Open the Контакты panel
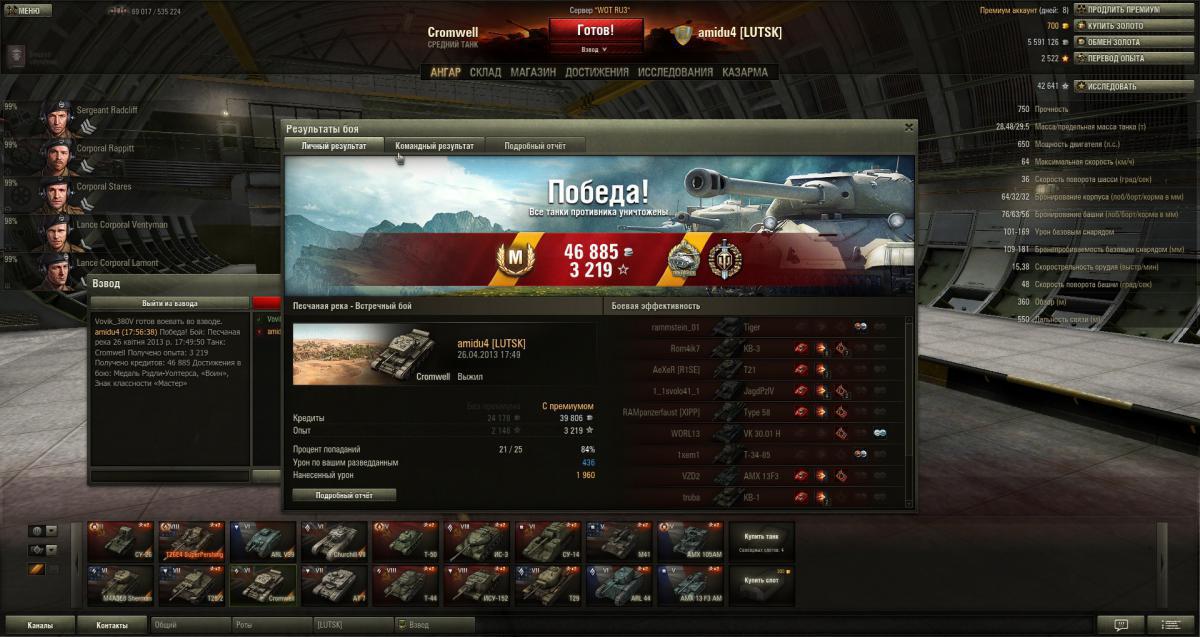Viewport: 1200px width, 637px height. click(112, 625)
